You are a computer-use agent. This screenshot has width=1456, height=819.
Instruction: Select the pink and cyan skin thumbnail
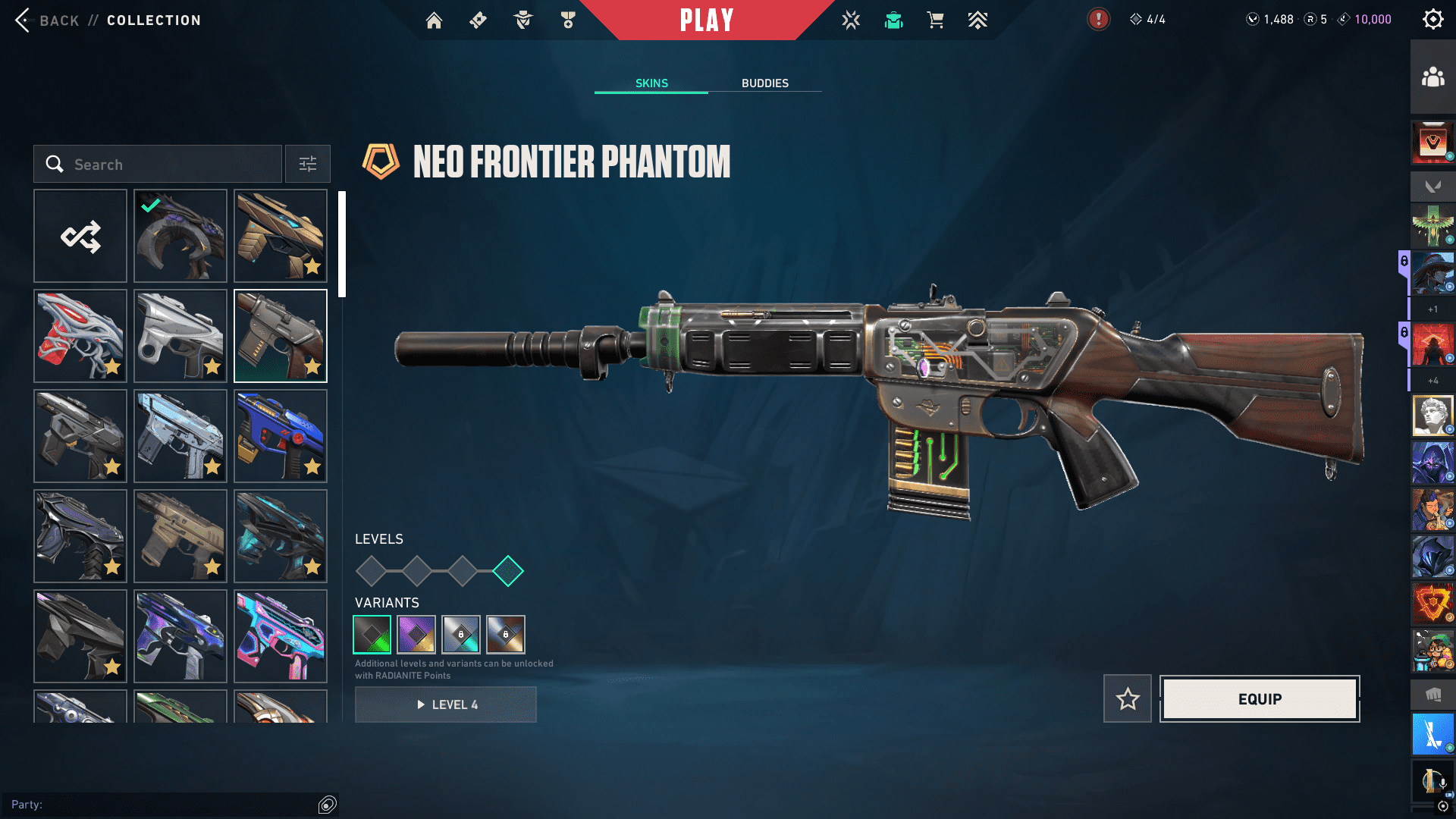(x=281, y=636)
